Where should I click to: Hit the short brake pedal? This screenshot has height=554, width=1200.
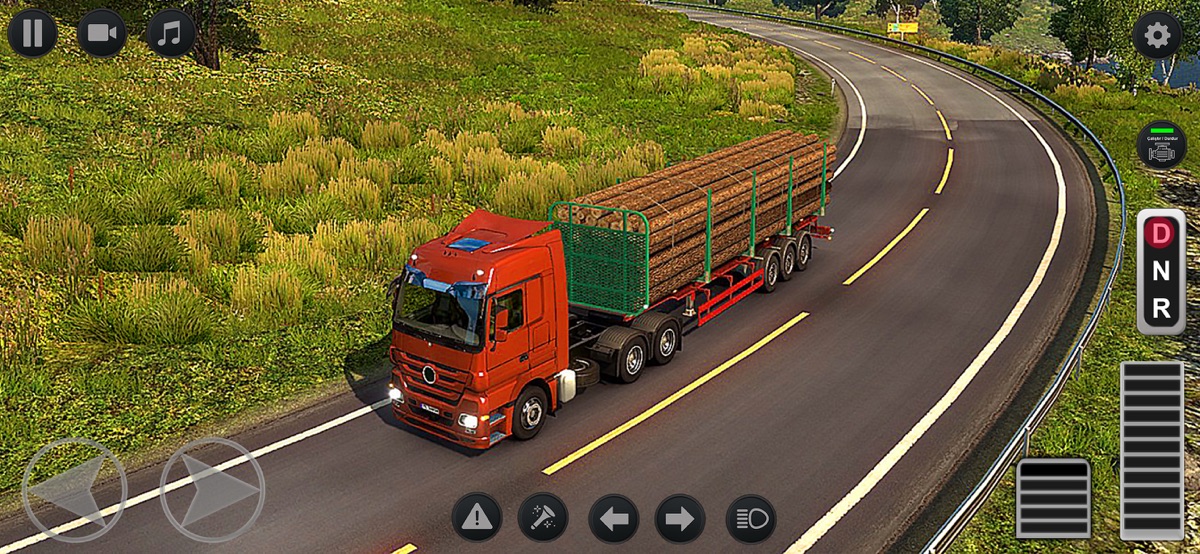pyautogui.click(x=1053, y=498)
